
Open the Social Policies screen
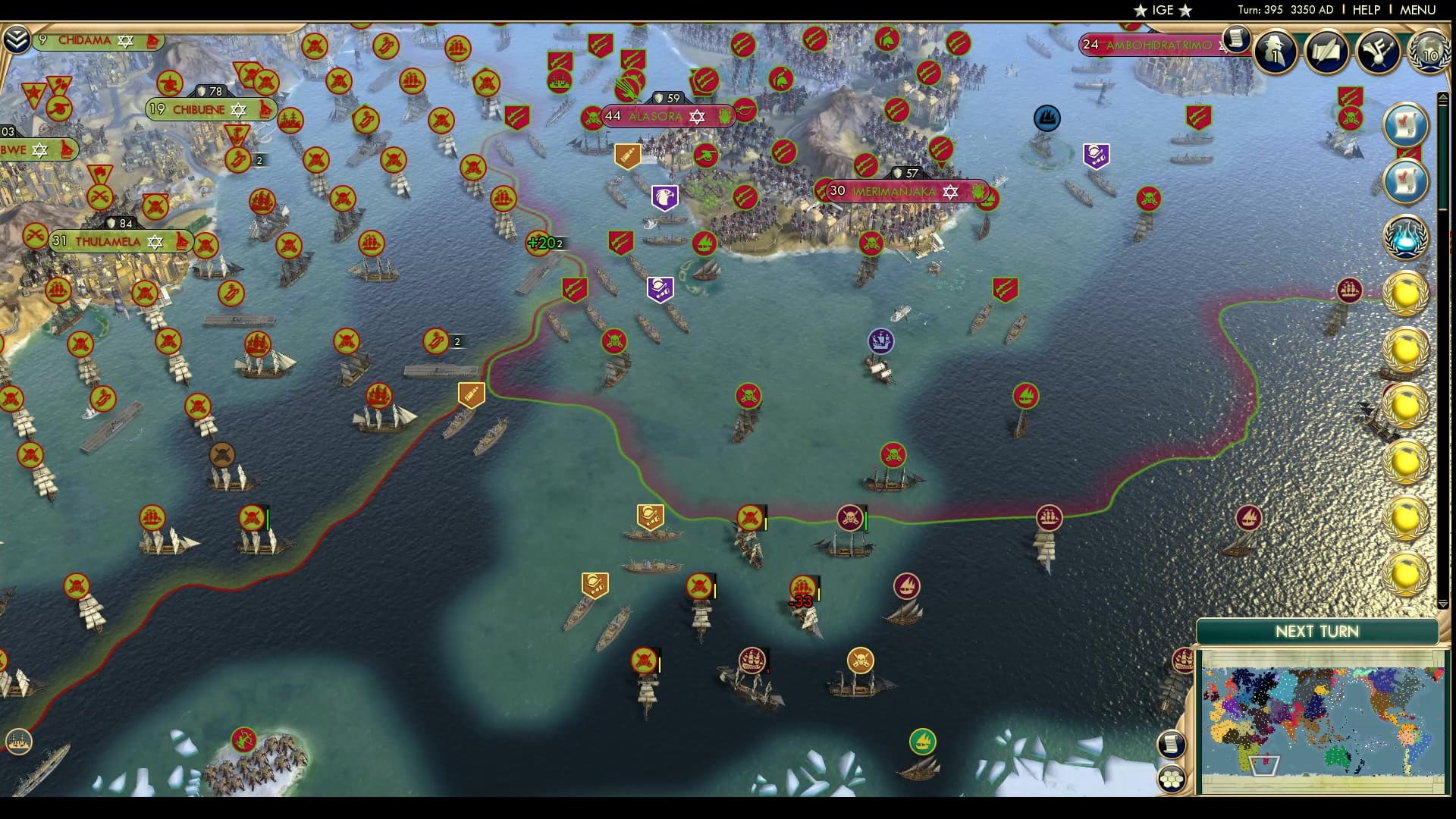click(1327, 52)
